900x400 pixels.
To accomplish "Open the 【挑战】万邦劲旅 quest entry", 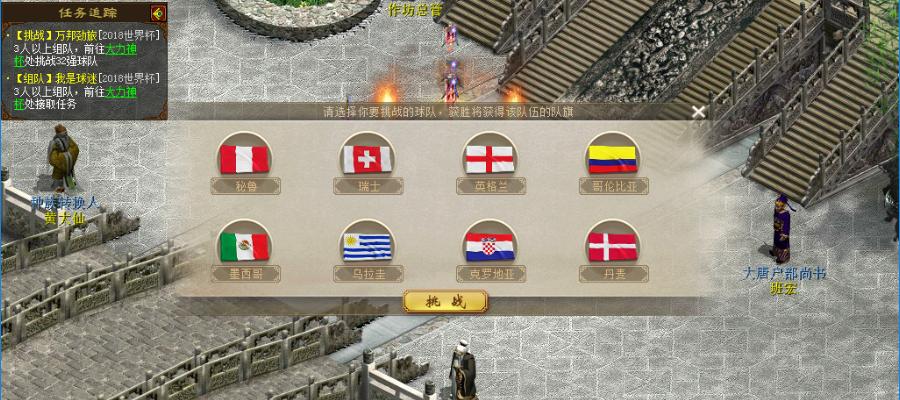I will [x=62, y=34].
